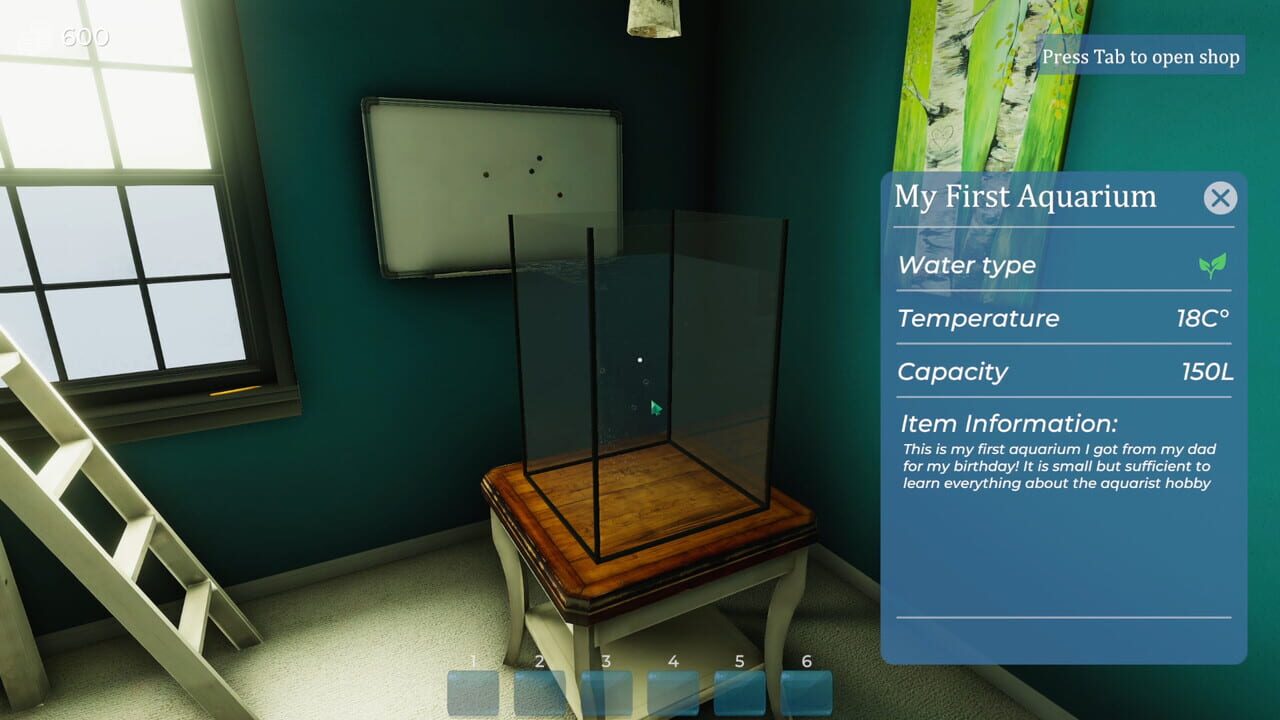Screen dimensions: 1280x720
Task: Toggle the Temperature row in the panel
Action: click(1060, 318)
